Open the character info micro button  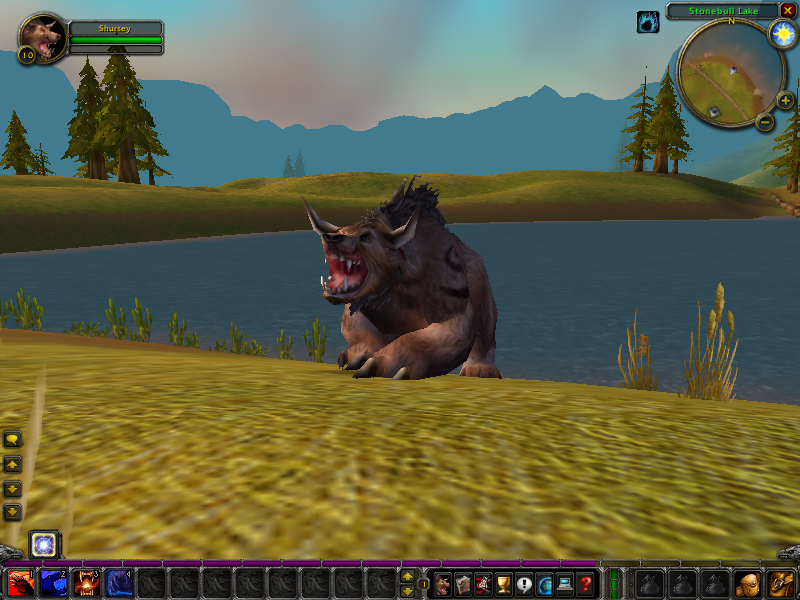[x=442, y=584]
